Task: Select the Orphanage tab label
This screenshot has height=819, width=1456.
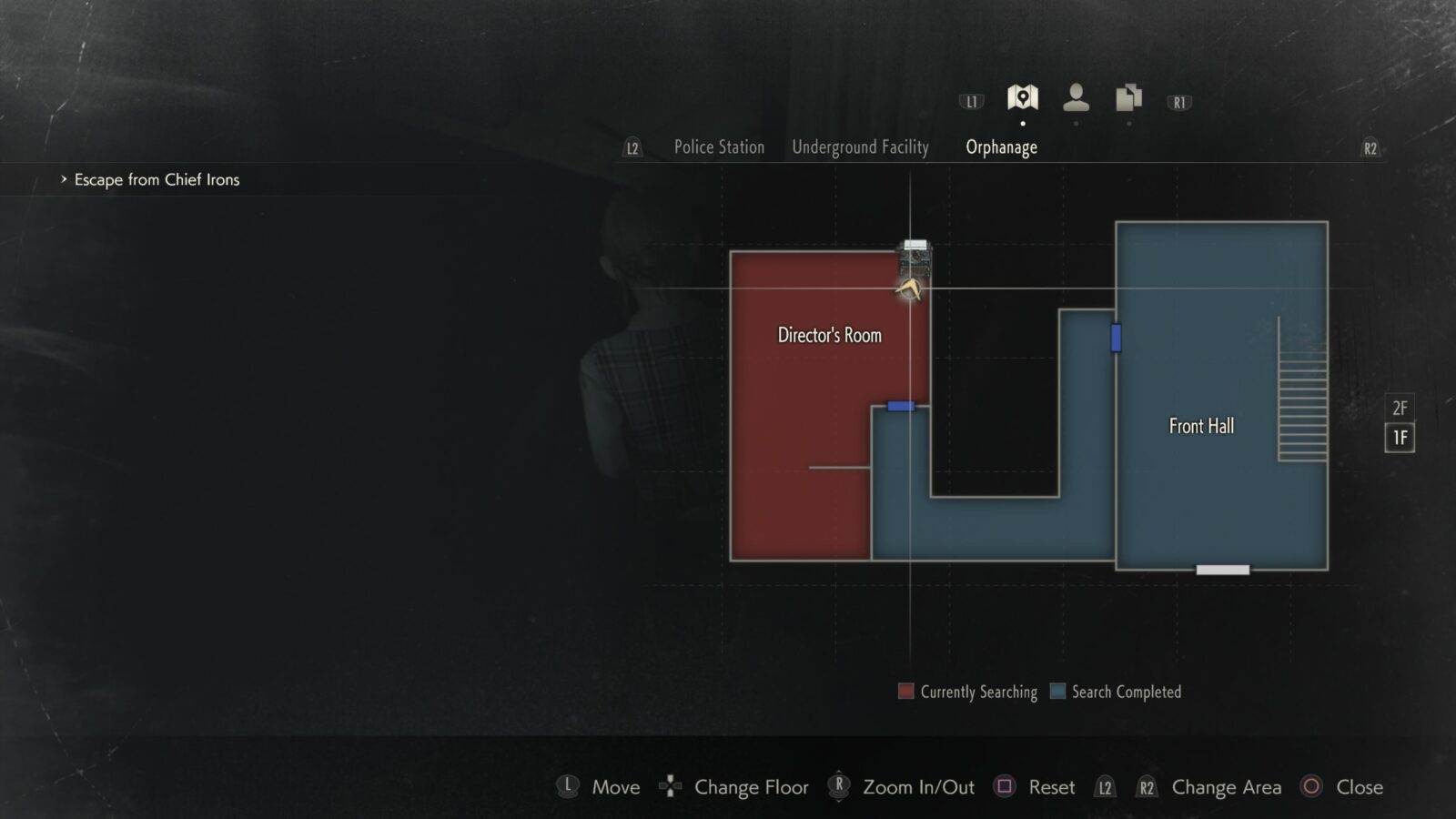Action: (1001, 147)
